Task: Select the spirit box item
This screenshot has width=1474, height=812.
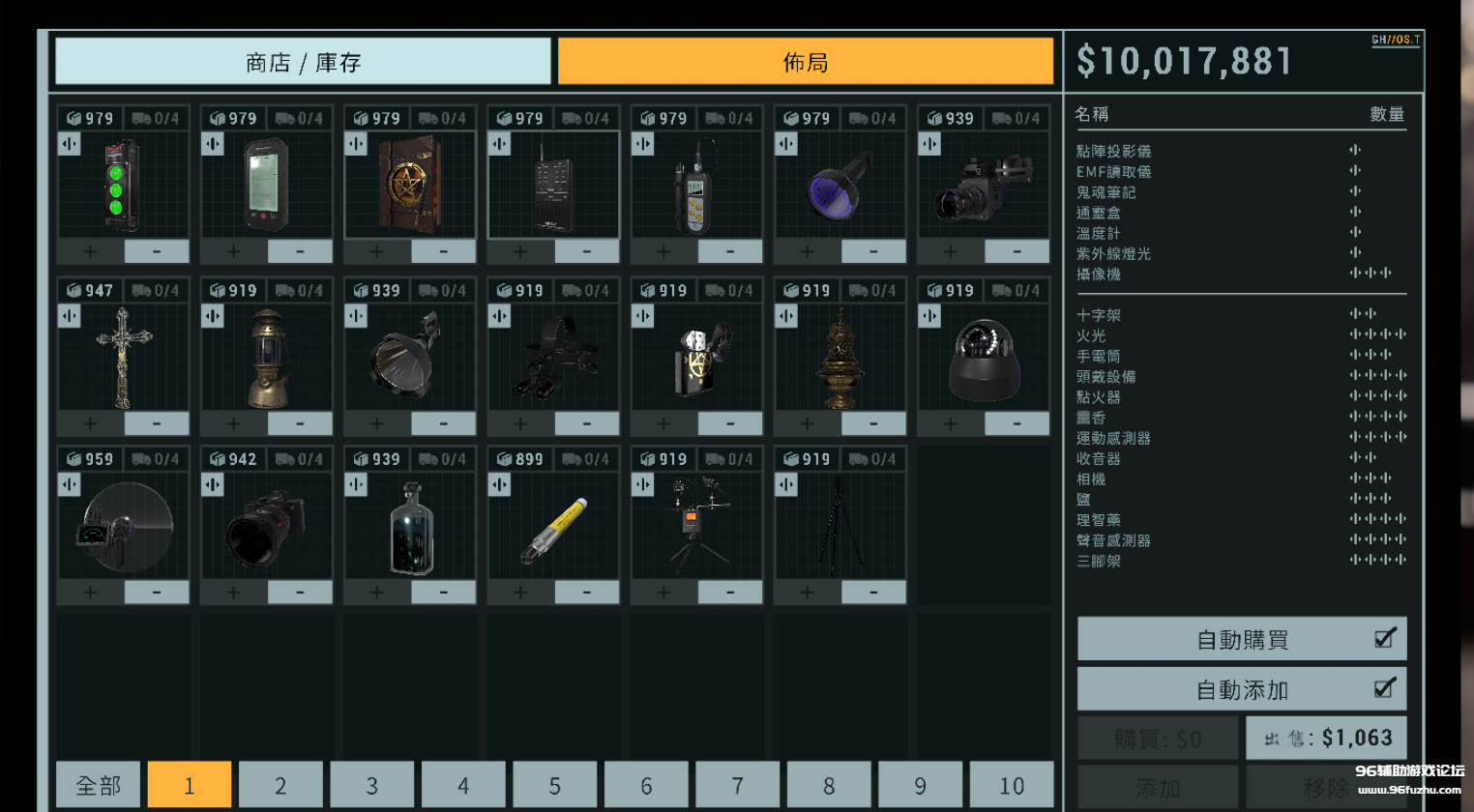Action: pyautogui.click(x=552, y=188)
